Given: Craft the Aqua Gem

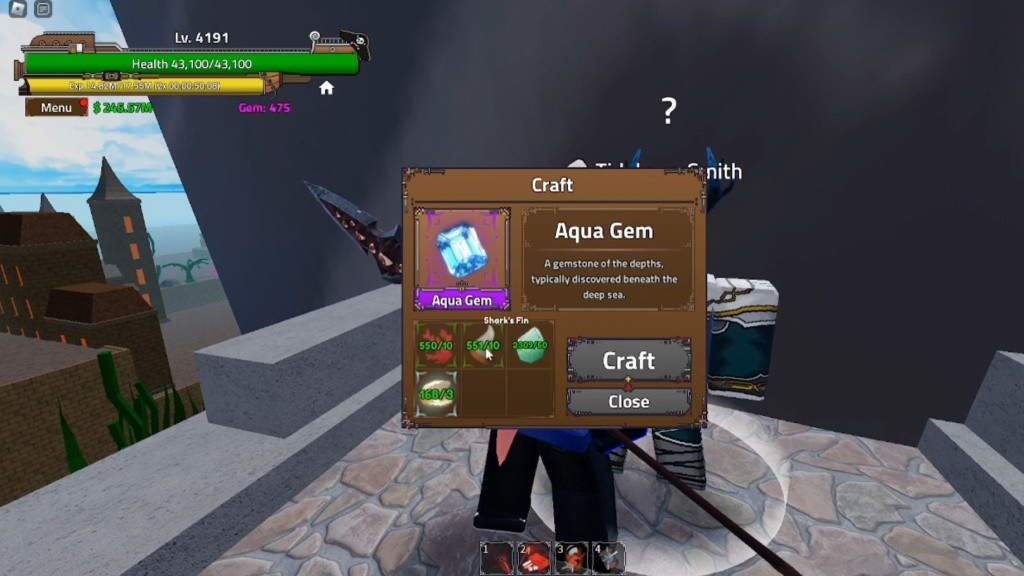Looking at the screenshot, I should 628,360.
